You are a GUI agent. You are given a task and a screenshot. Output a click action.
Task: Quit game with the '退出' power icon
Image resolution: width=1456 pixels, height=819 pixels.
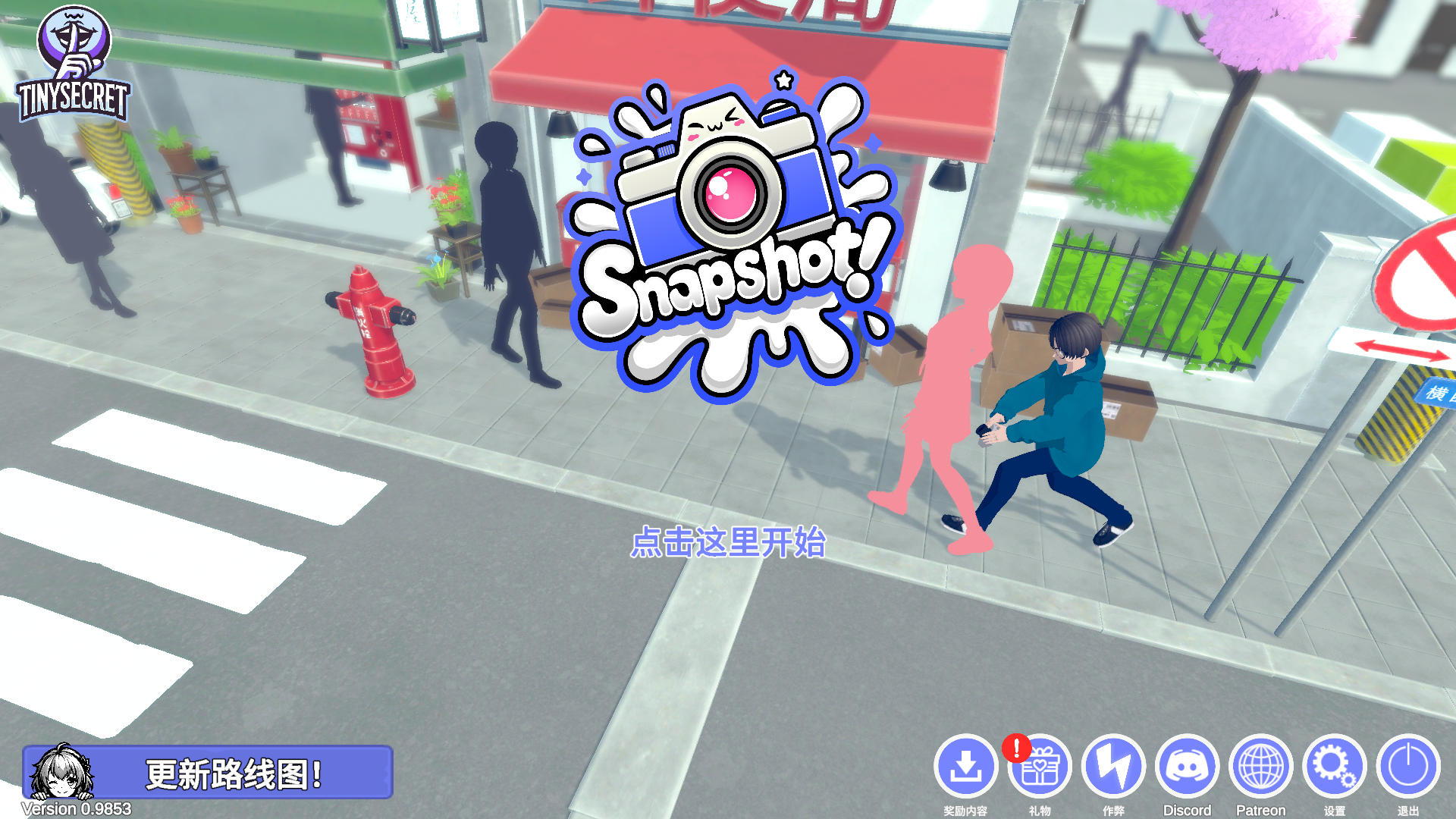point(1407,766)
